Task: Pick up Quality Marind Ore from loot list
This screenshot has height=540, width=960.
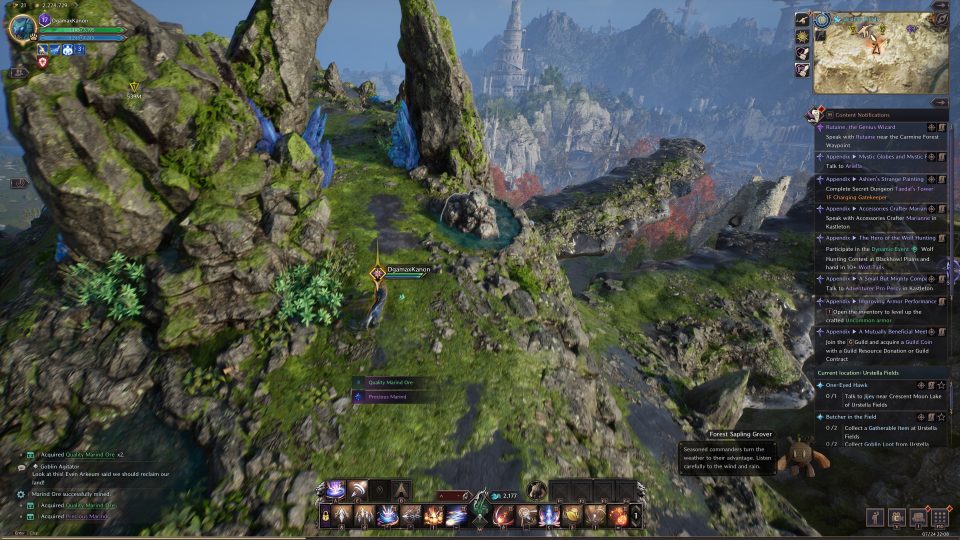Action: [x=390, y=382]
